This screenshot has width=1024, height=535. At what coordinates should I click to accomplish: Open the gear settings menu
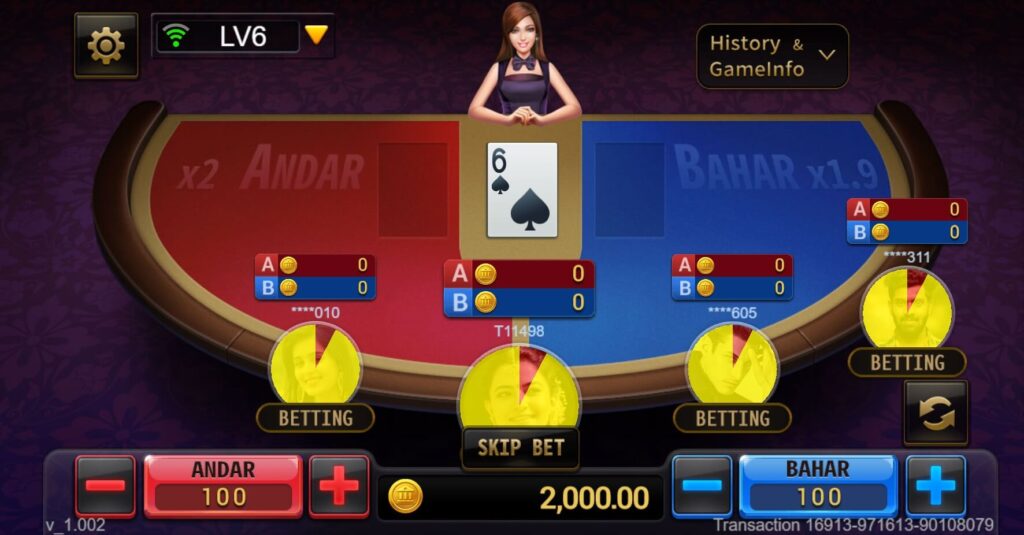pos(106,45)
